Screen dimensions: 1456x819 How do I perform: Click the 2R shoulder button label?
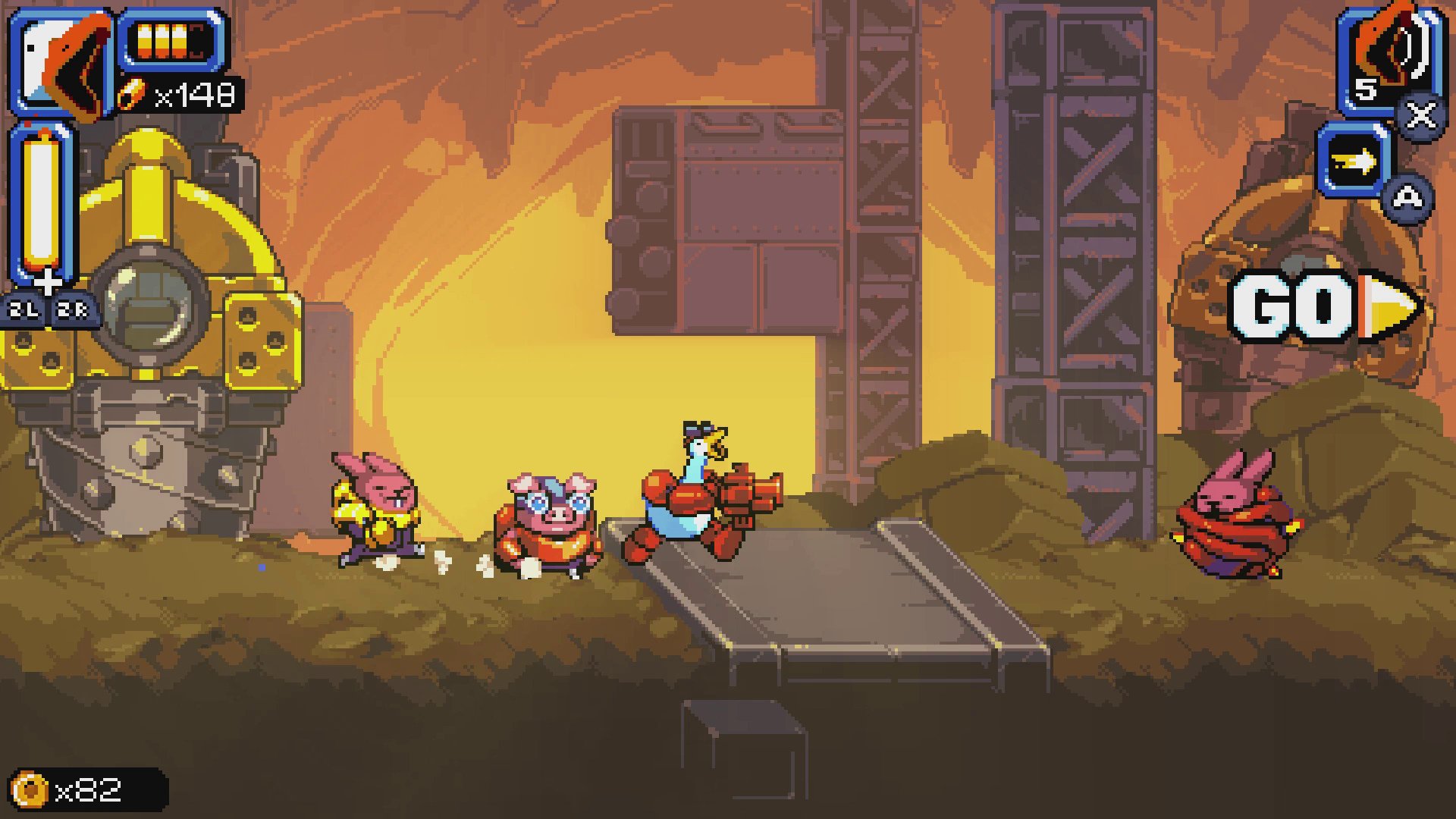tap(72, 309)
